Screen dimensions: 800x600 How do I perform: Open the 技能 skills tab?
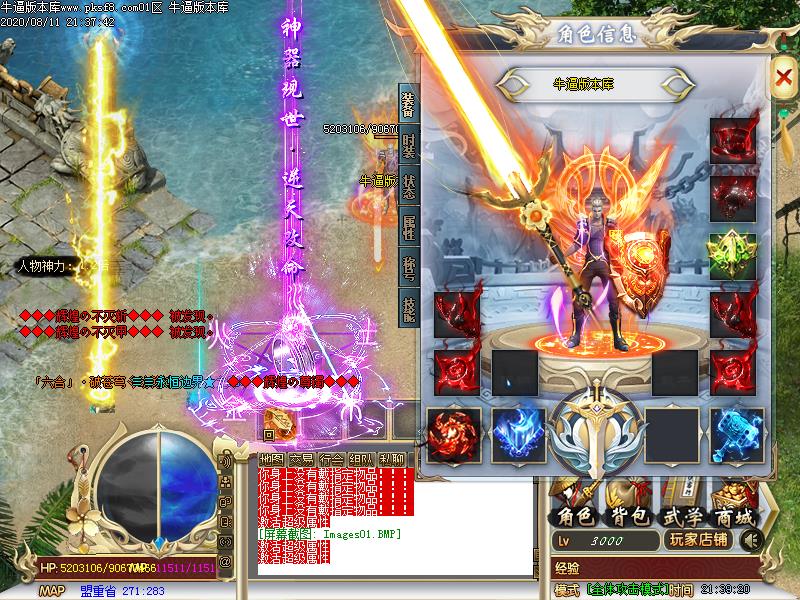409,309
